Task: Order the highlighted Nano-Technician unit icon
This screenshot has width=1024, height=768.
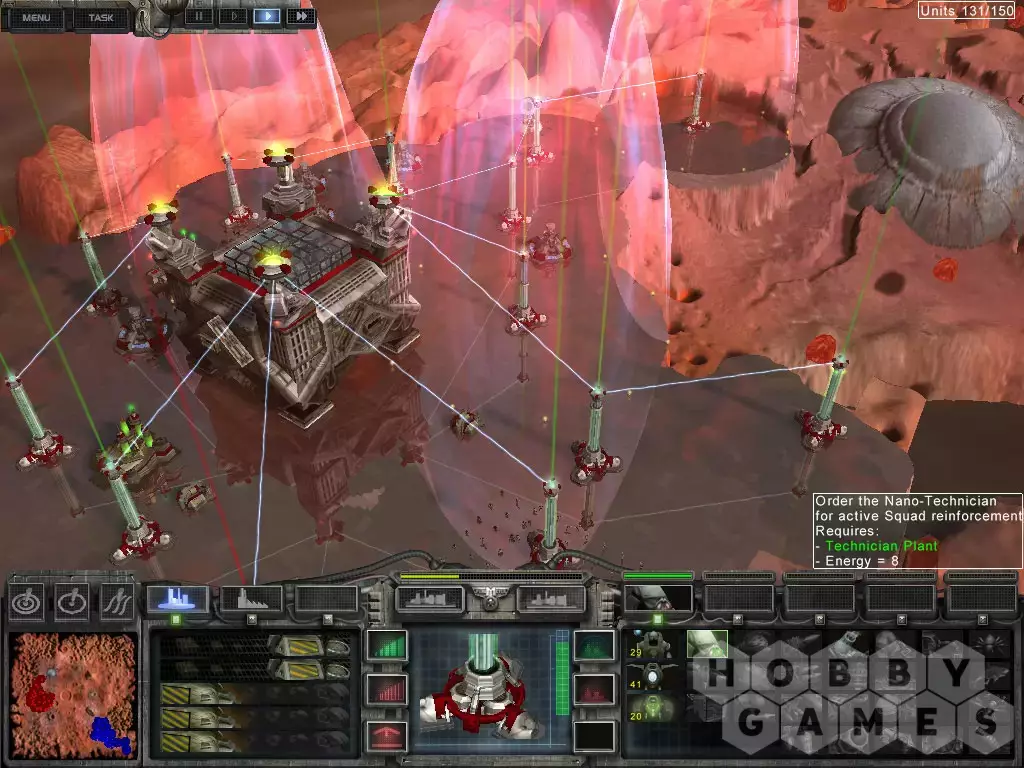Action: tap(707, 645)
